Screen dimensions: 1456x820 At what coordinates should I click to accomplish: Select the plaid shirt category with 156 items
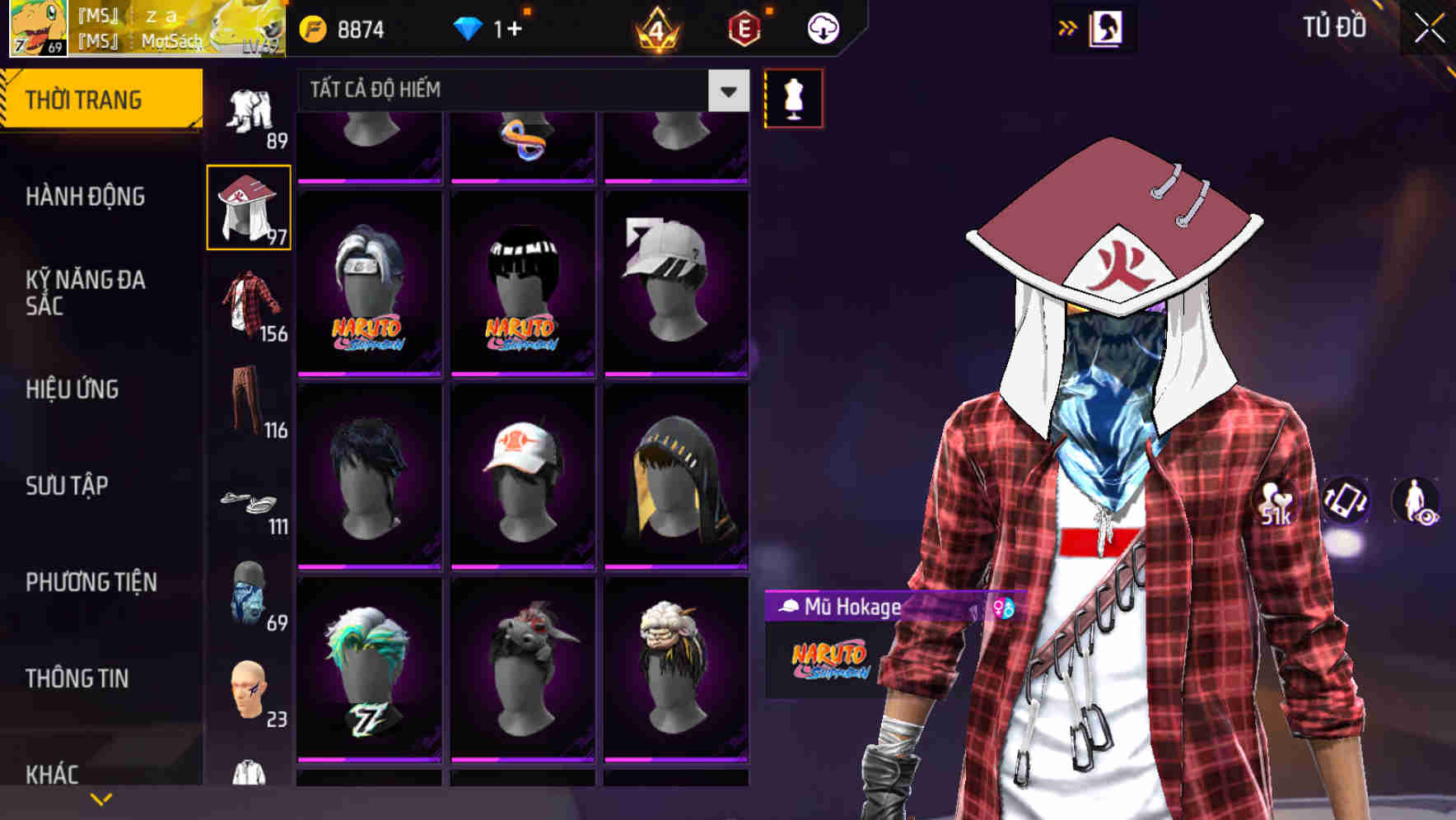(x=249, y=303)
